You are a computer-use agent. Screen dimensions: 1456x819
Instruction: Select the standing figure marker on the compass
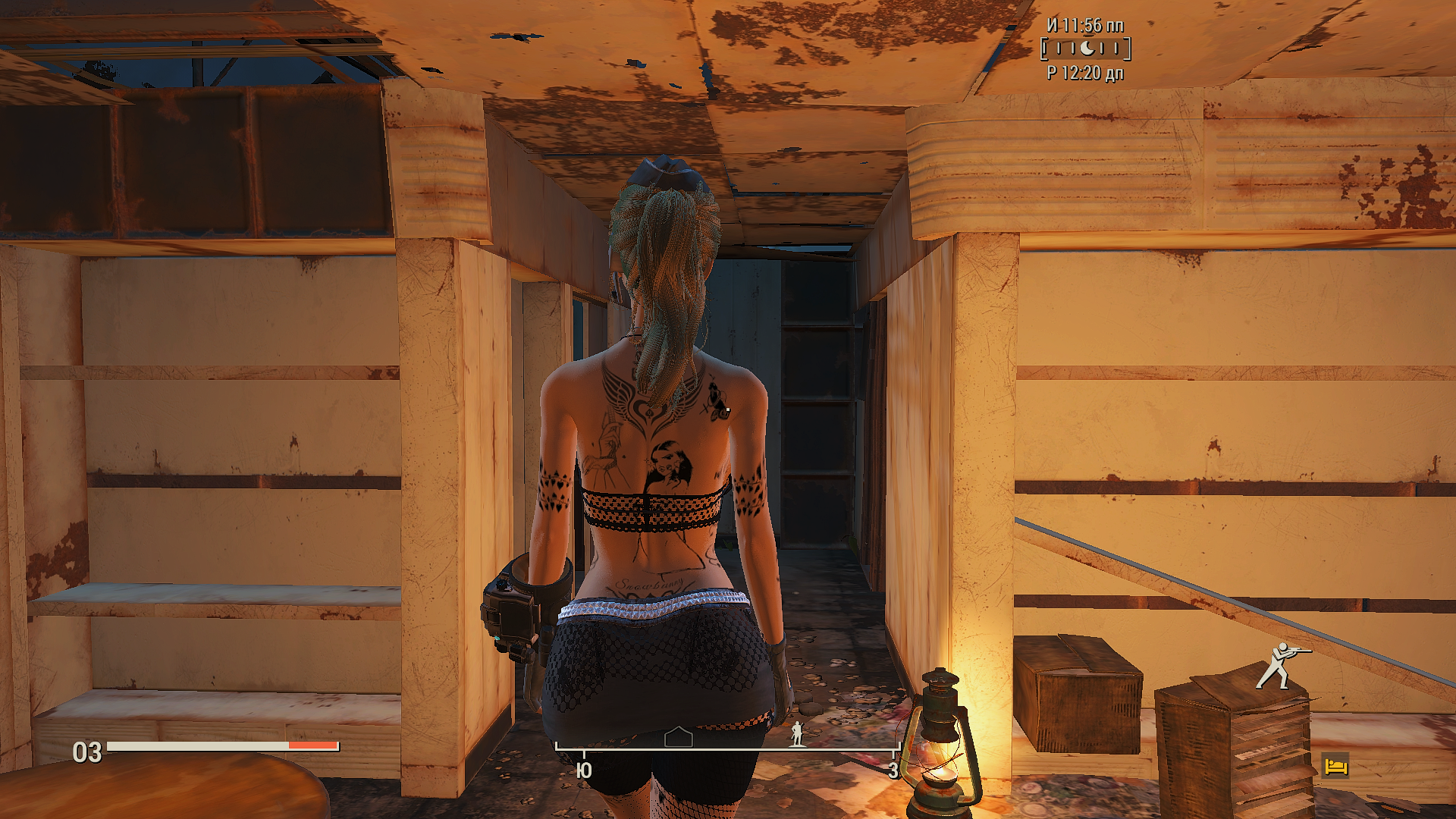click(x=797, y=734)
